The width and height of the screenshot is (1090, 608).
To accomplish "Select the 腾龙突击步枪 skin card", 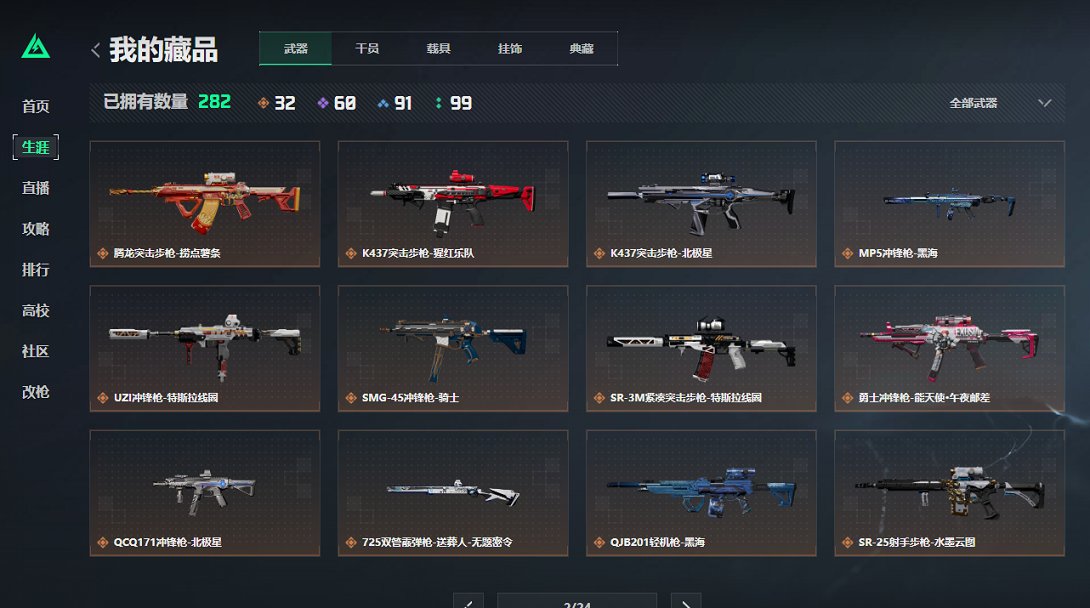I will (x=205, y=204).
